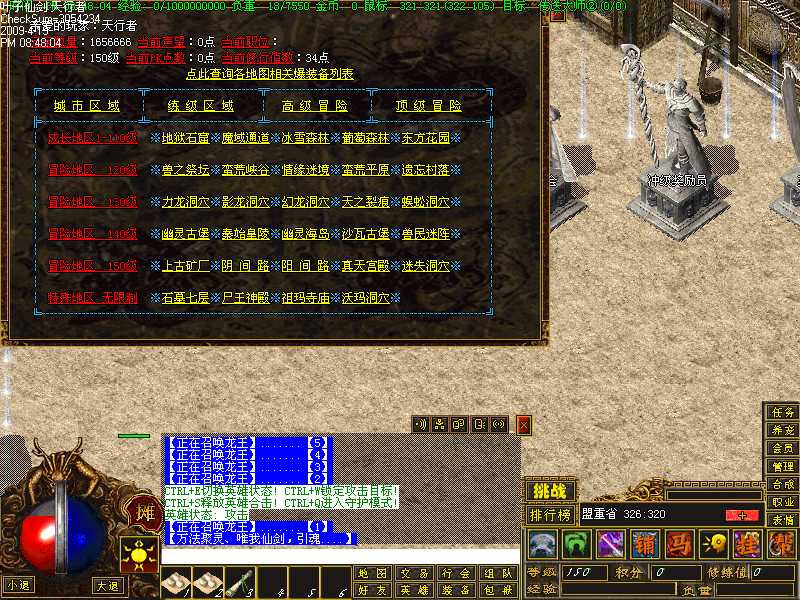The height and width of the screenshot is (600, 800).
Task: Go to 蛮荒峡谷
Action: pyautogui.click(x=246, y=170)
